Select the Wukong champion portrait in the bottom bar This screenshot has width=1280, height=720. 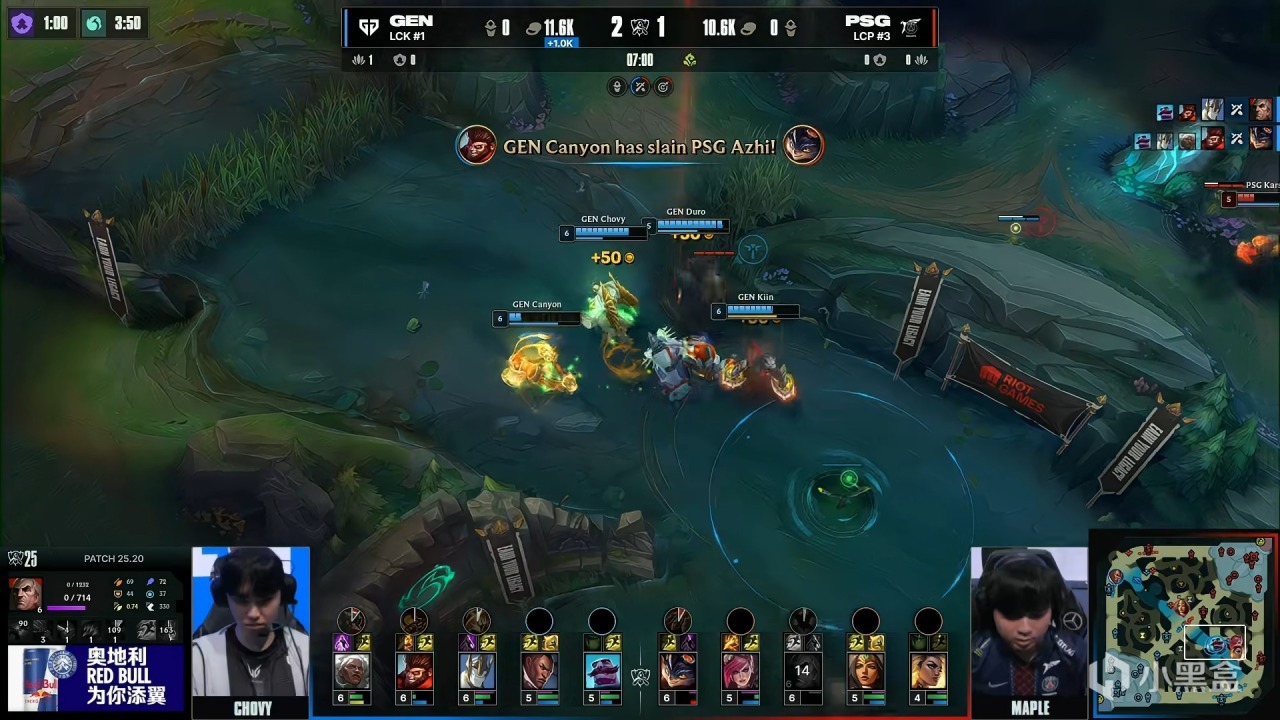(414, 671)
